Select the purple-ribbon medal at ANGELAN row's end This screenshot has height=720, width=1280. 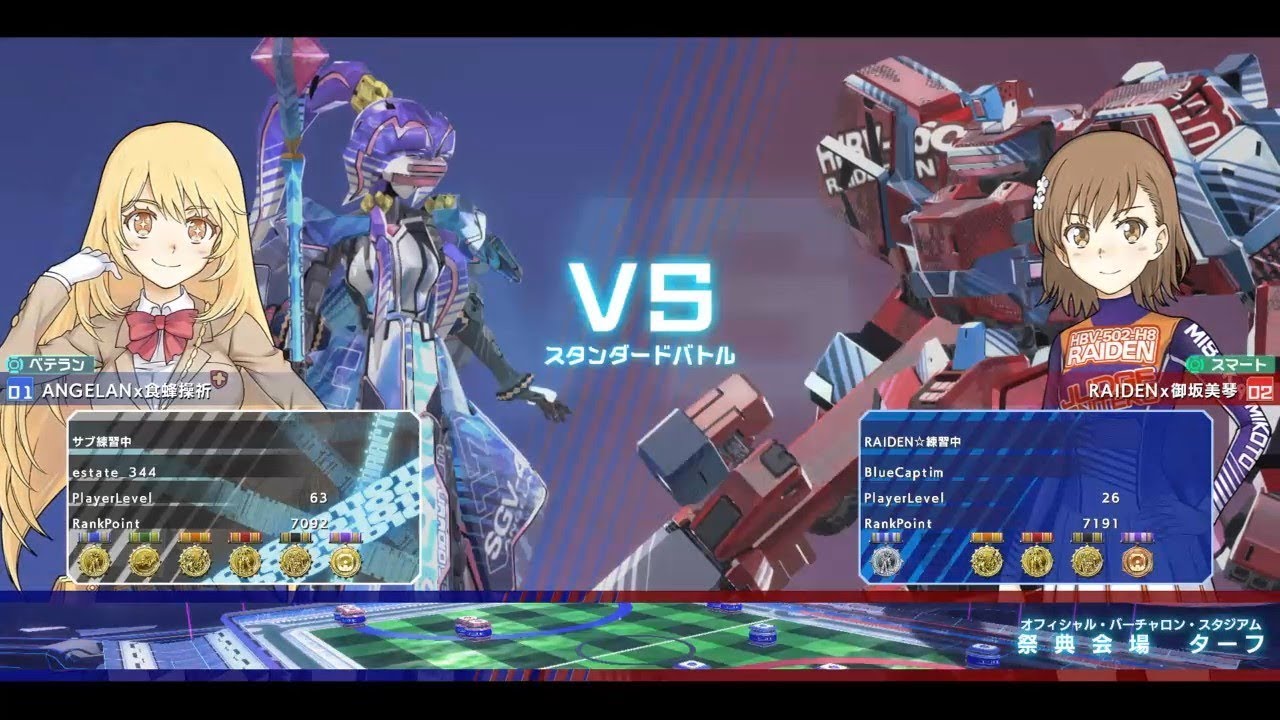click(347, 561)
